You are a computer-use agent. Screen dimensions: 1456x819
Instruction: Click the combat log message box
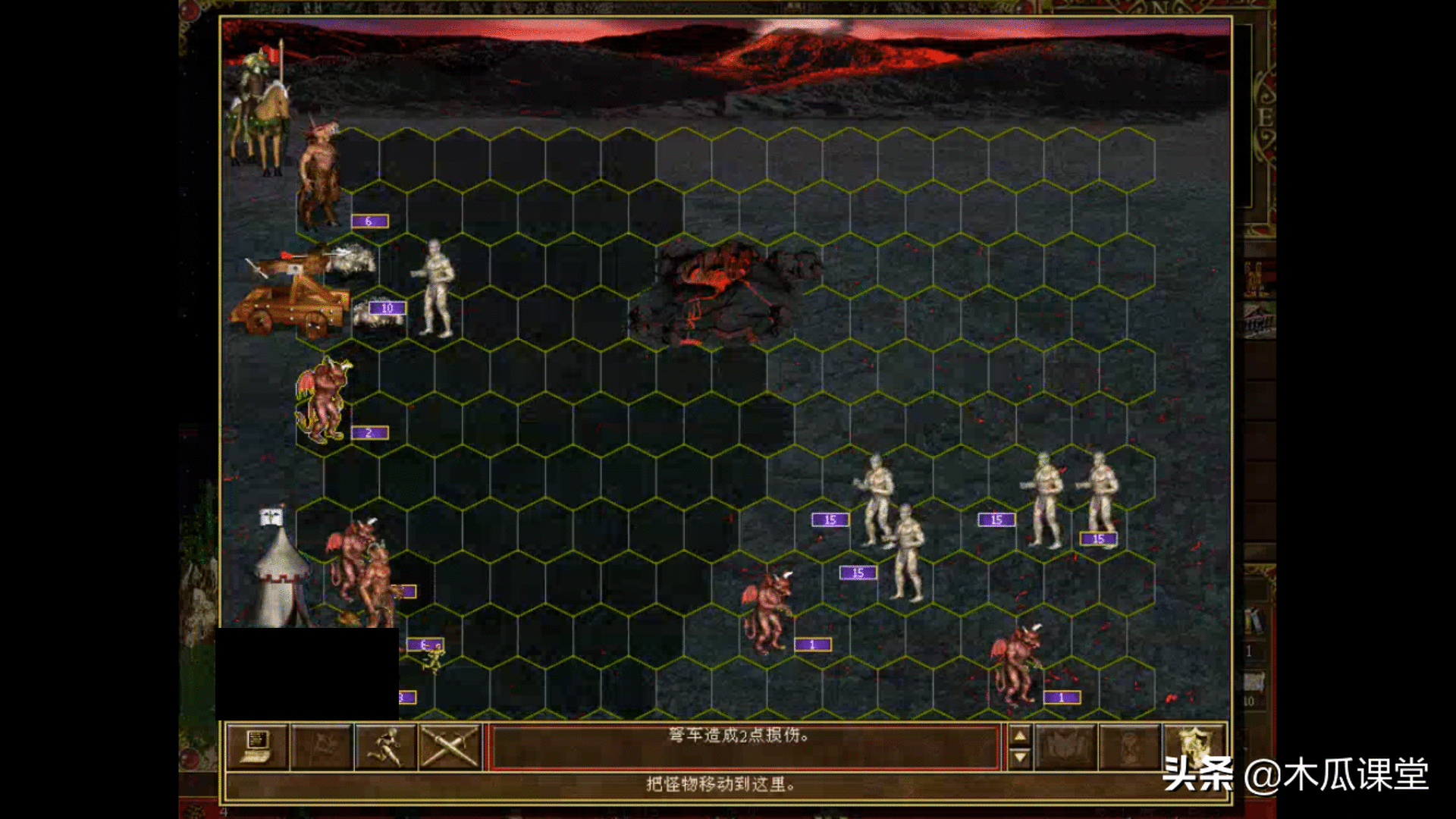tap(744, 747)
